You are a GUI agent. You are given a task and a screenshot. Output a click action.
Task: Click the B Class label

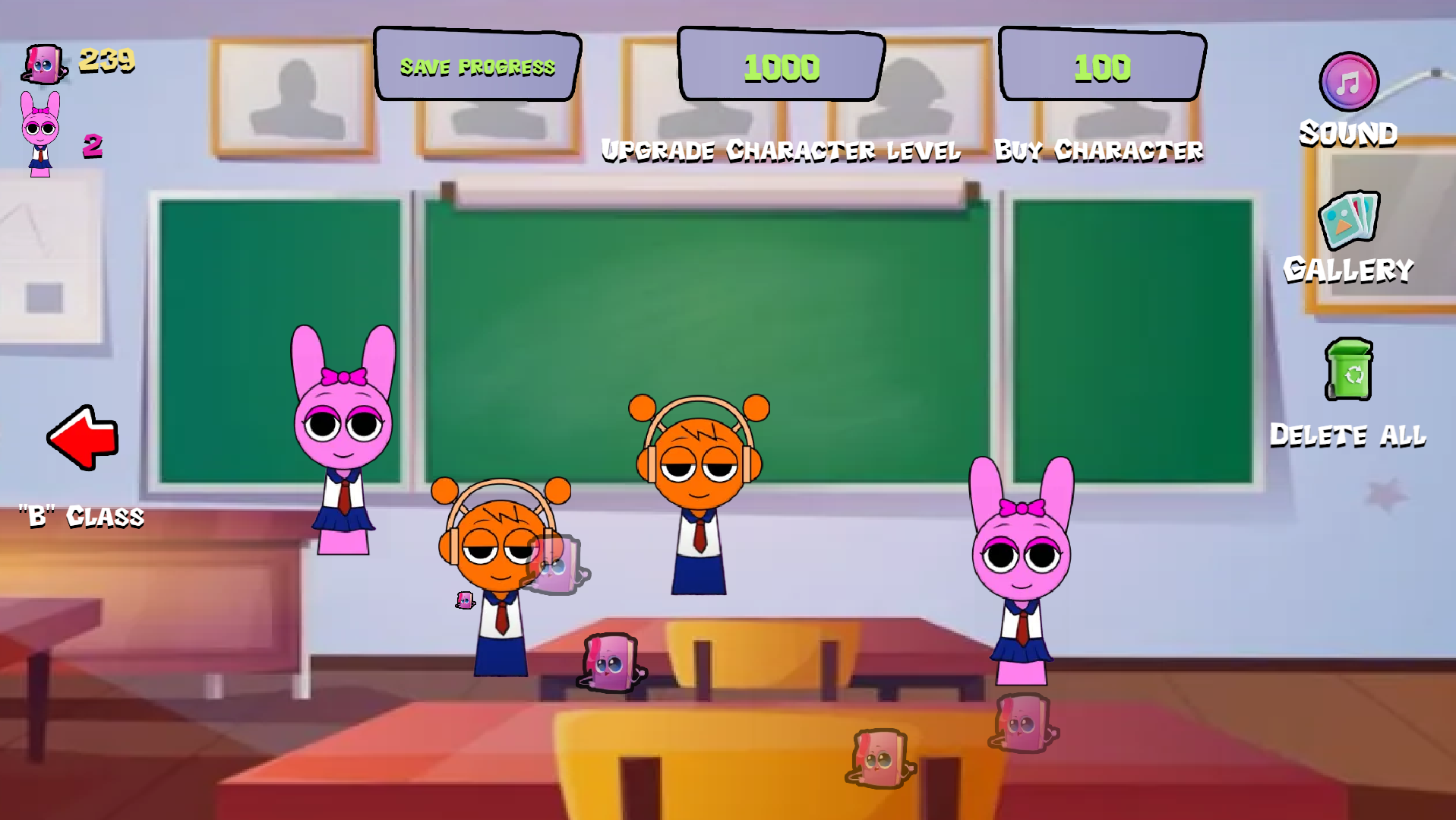coord(80,515)
